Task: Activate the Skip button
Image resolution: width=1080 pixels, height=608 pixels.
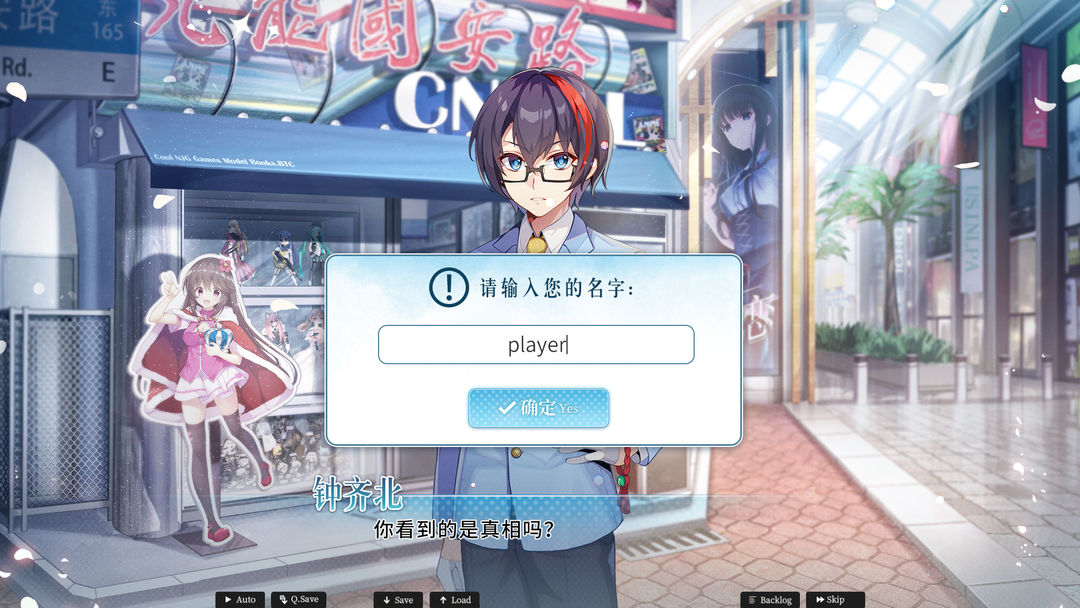Action: (x=831, y=600)
